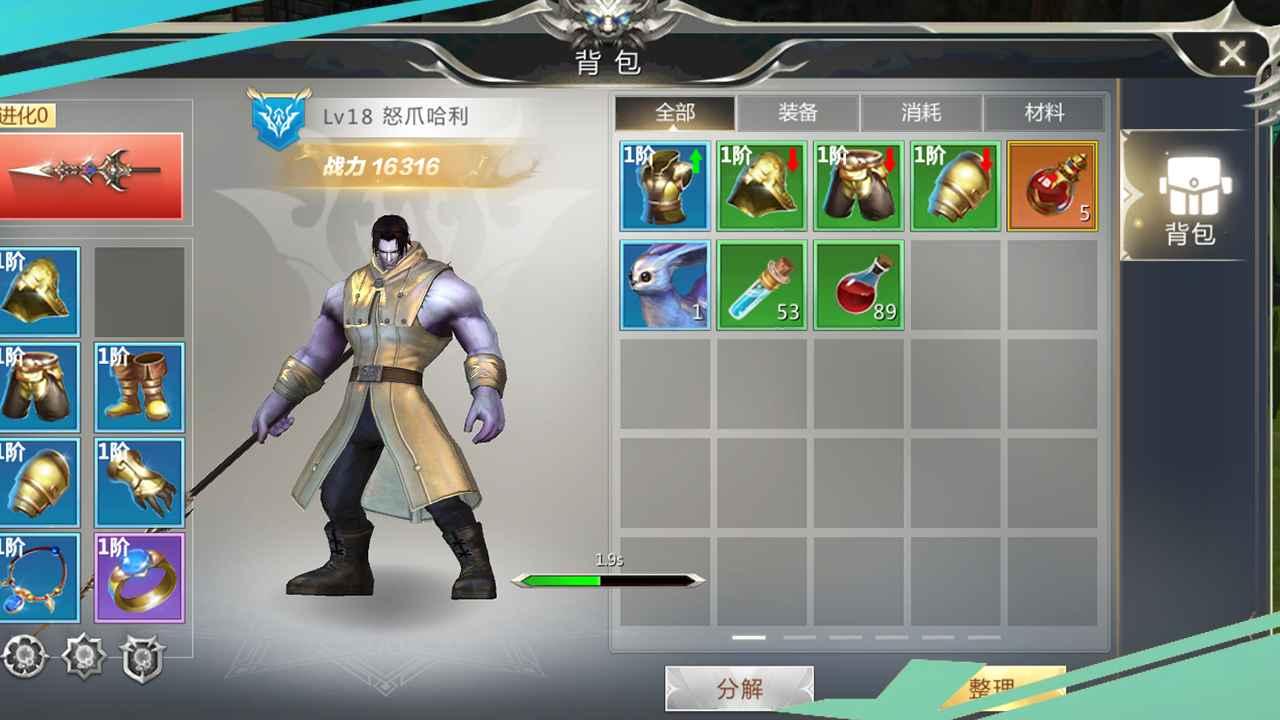Viewport: 1280px width, 720px height.
Task: Select the 1阶 shoulder piece with red arrow
Action: point(955,186)
